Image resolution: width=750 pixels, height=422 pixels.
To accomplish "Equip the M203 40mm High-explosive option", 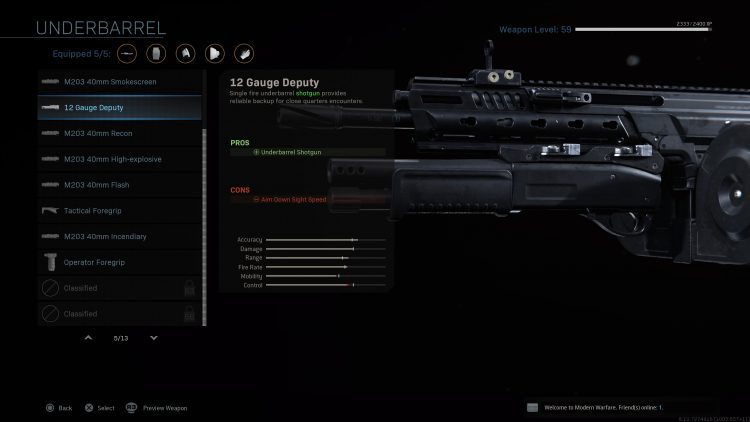I will click(119, 159).
